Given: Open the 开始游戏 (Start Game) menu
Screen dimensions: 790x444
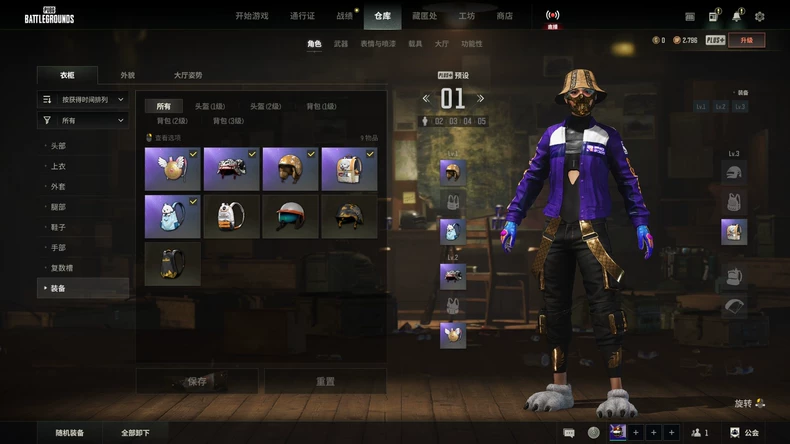Looking at the screenshot, I should [x=251, y=16].
